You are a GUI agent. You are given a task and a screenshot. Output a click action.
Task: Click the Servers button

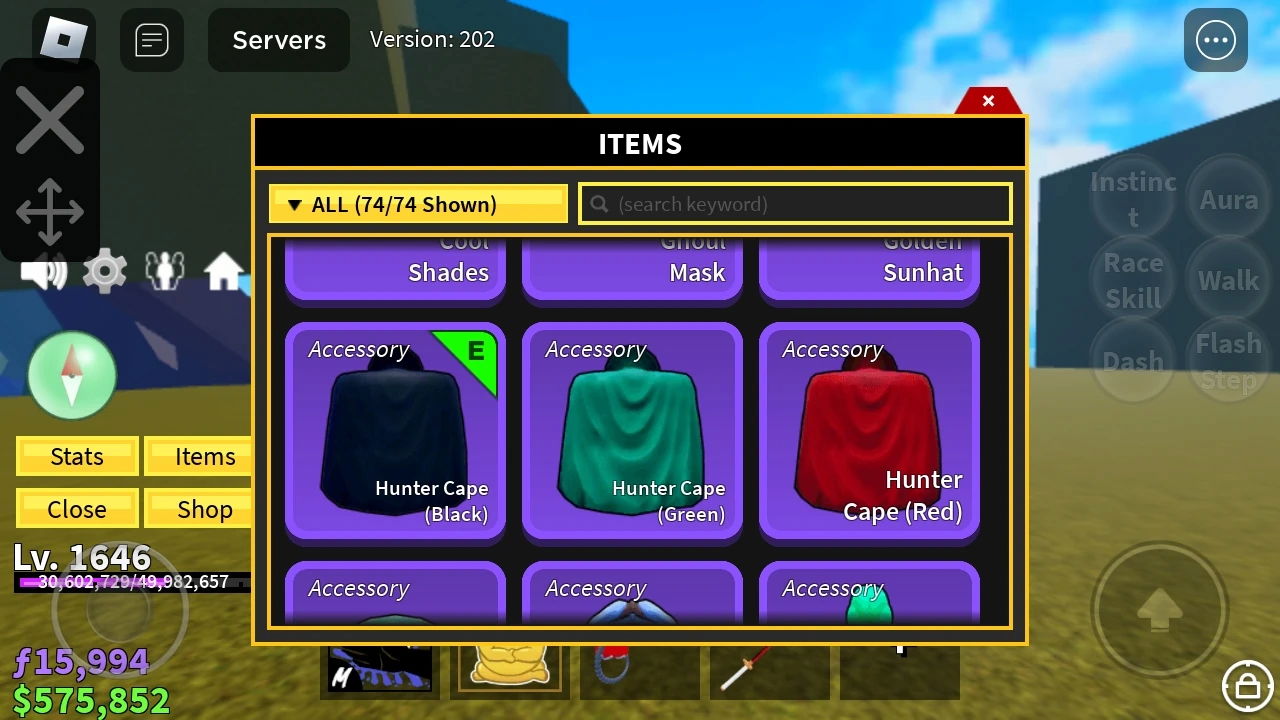pos(278,40)
